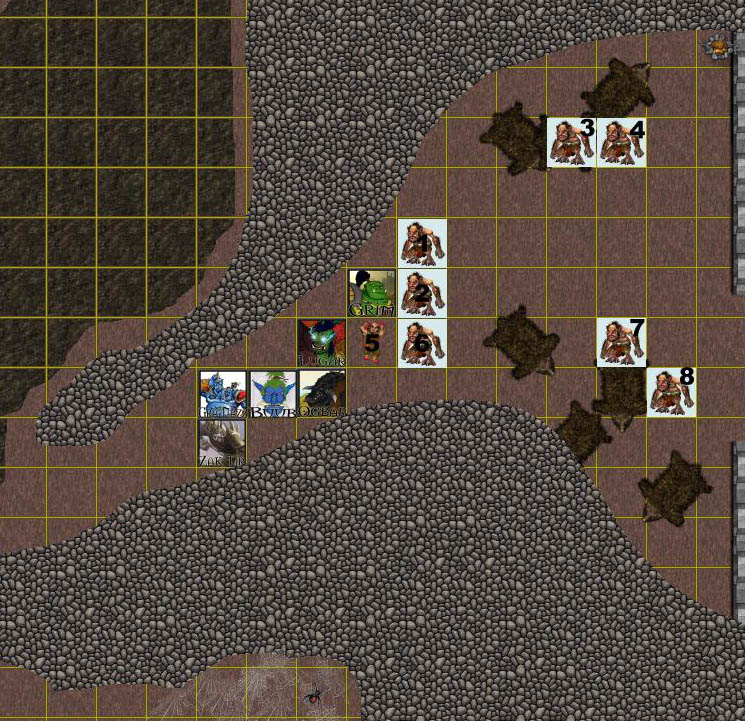Choose the ogre token numbered 3
The image size is (745, 721).
point(572,141)
